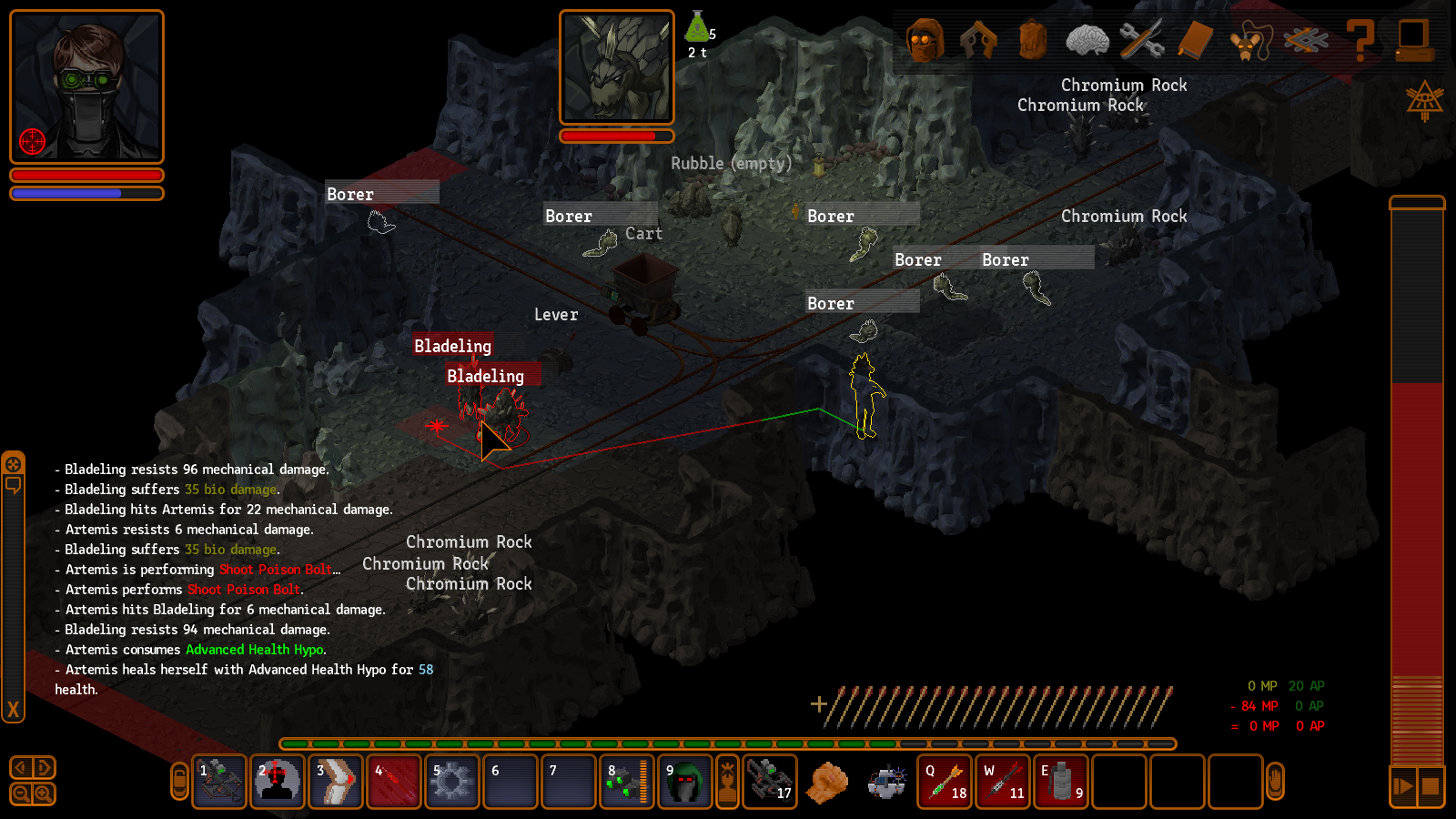The height and width of the screenshot is (819, 1456).
Task: Close the combat log with X
Action: coord(13,710)
